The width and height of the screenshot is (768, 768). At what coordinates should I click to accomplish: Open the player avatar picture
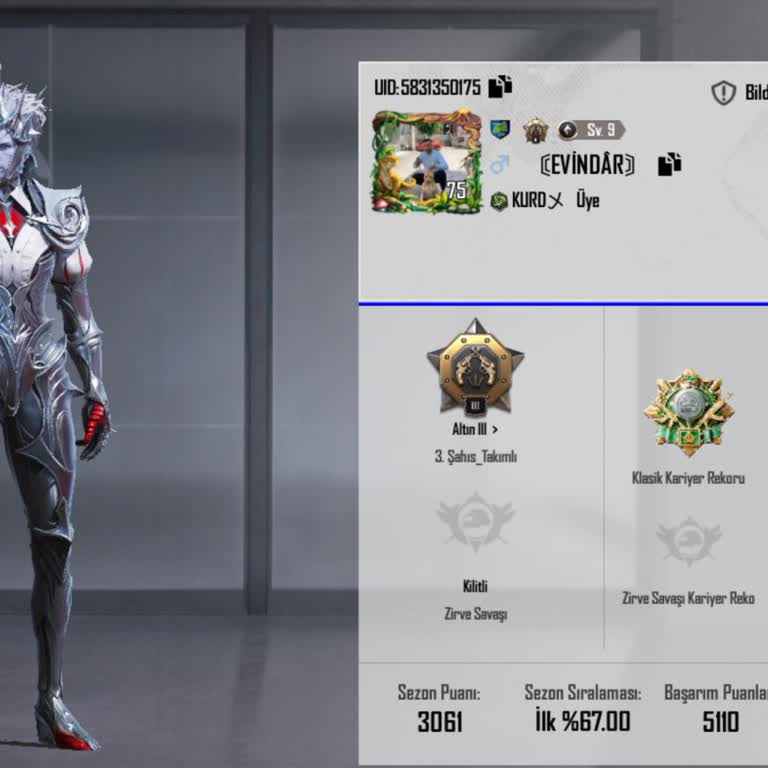(x=427, y=161)
